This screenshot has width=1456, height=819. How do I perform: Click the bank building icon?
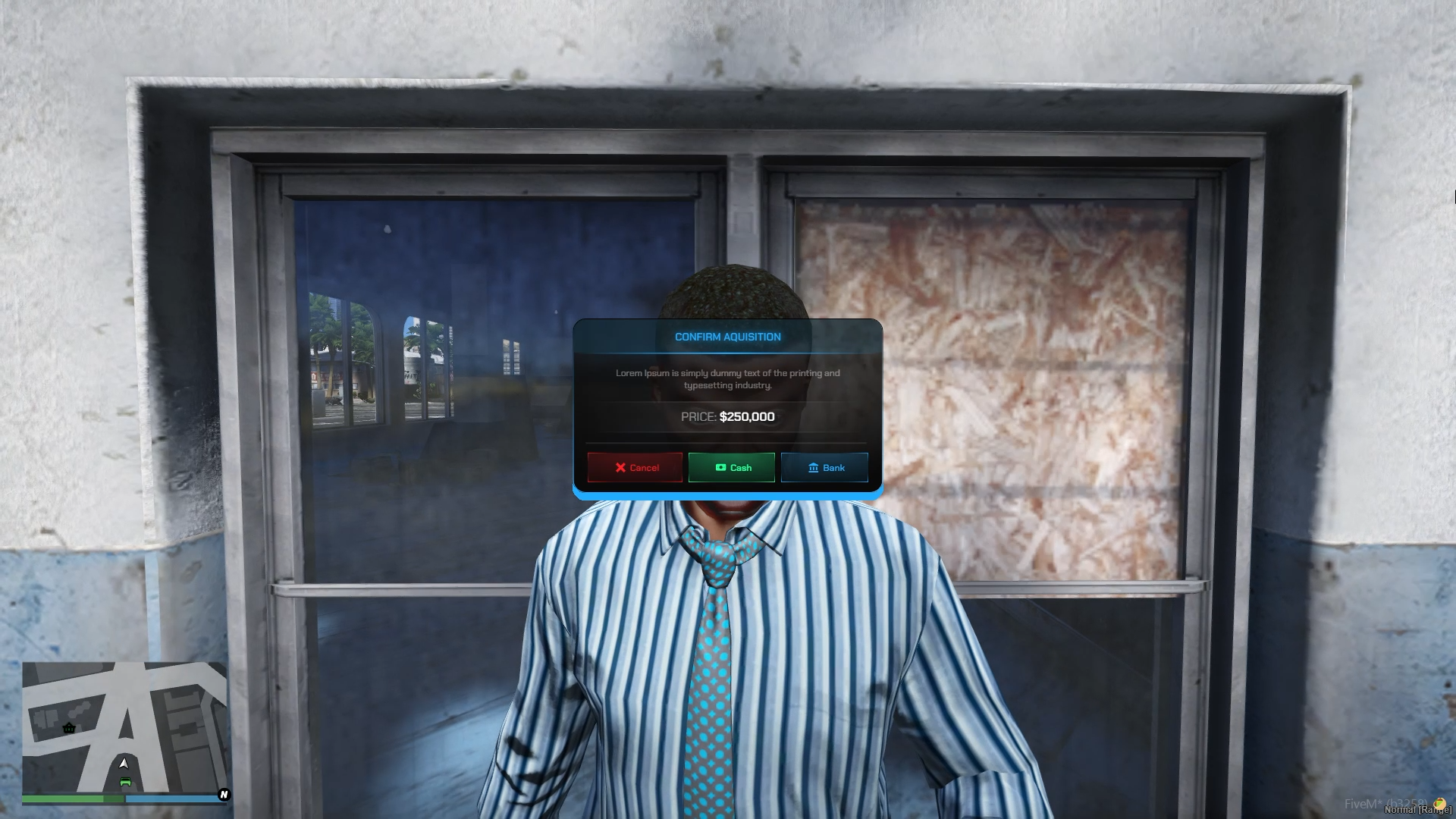[x=813, y=468]
